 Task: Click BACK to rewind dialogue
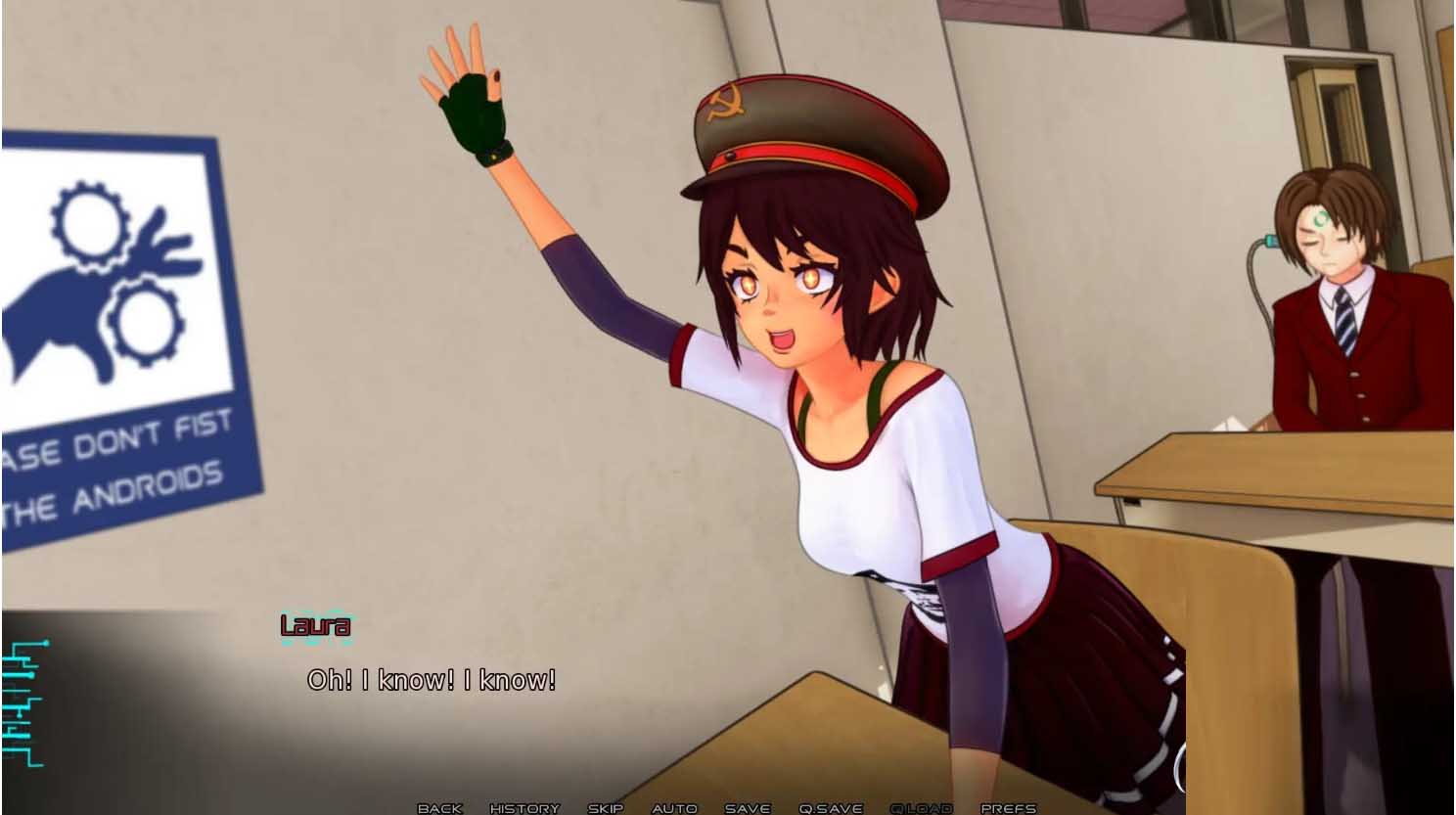tap(438, 808)
